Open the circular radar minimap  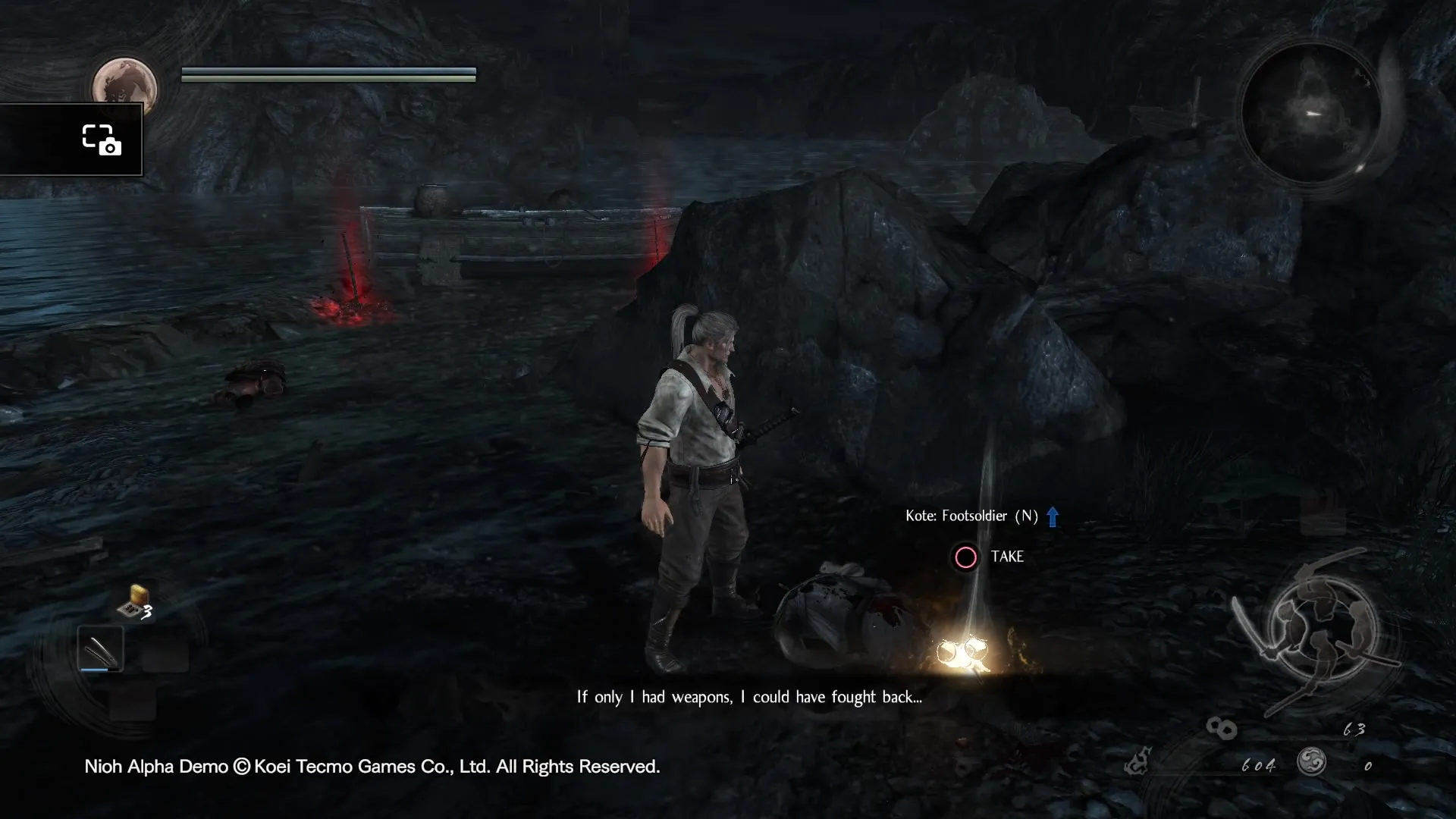tap(1311, 114)
